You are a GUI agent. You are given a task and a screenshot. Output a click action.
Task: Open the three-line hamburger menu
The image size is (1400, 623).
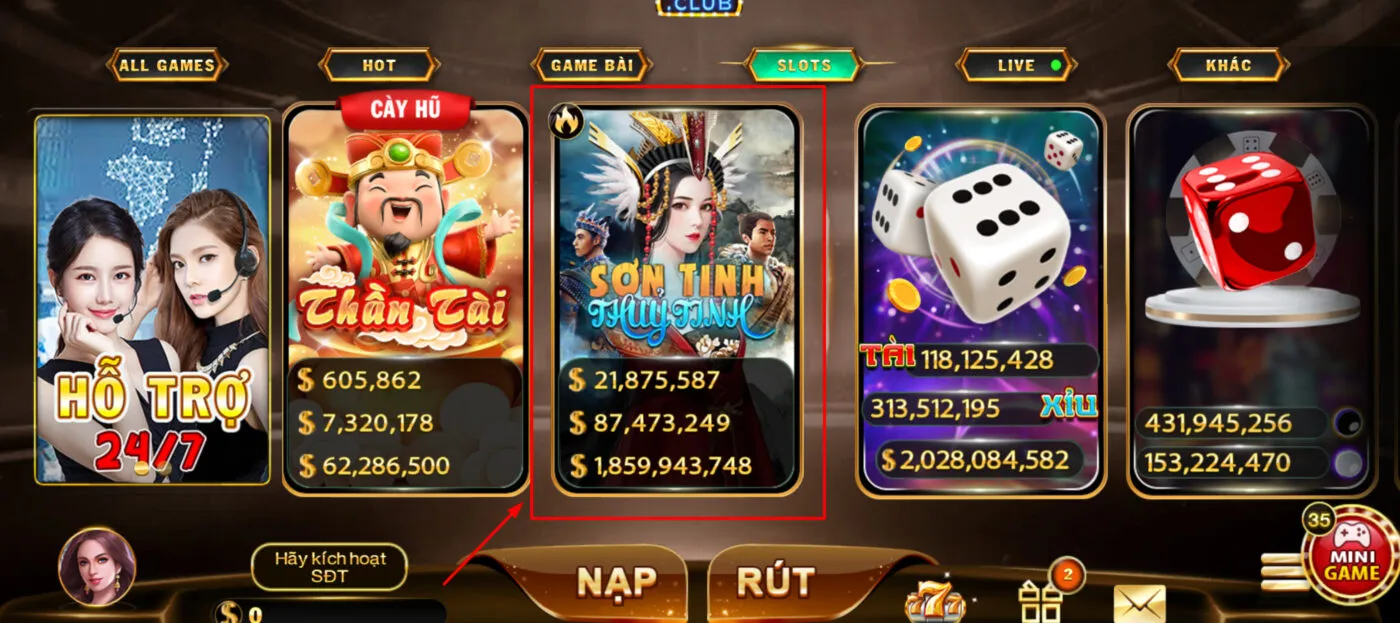pos(1280,572)
